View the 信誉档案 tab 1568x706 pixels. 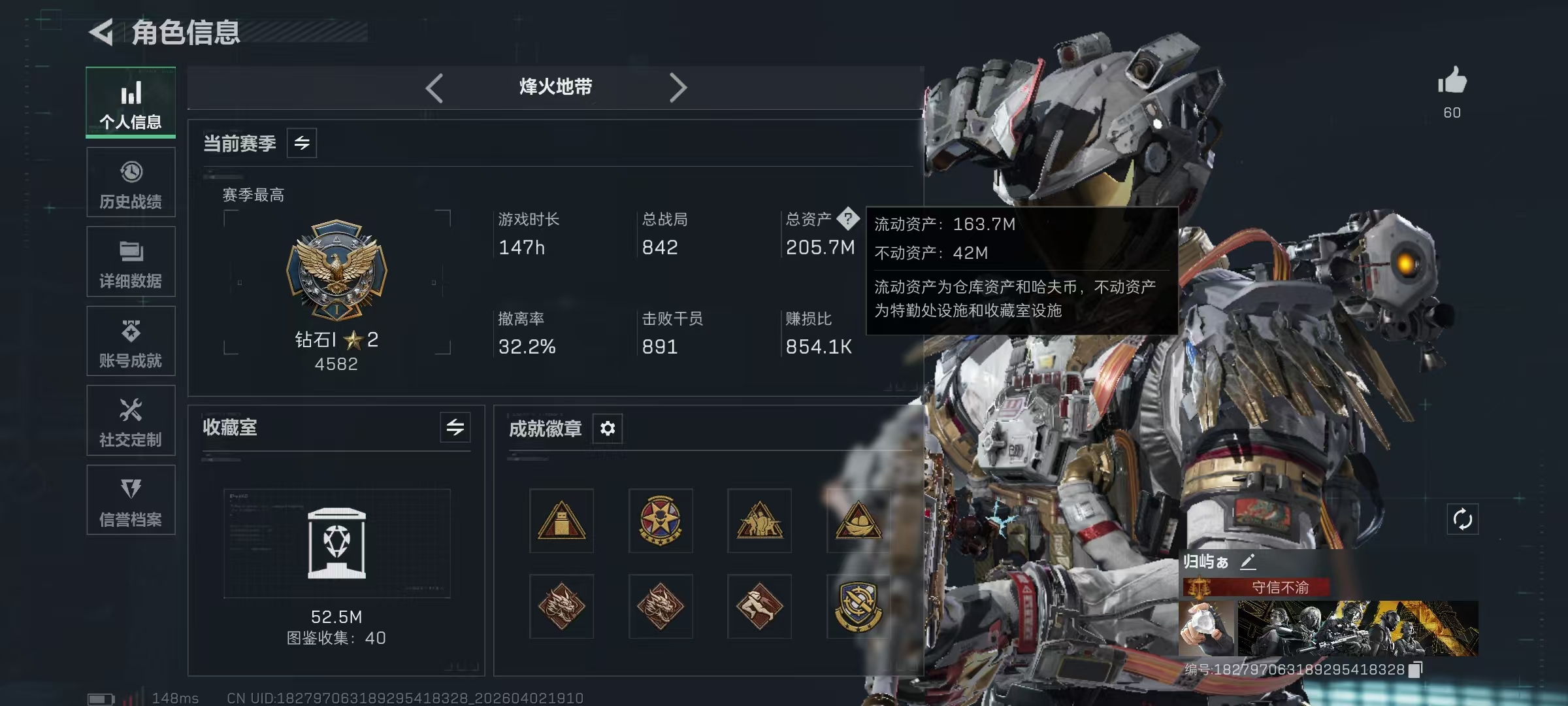[x=131, y=500]
